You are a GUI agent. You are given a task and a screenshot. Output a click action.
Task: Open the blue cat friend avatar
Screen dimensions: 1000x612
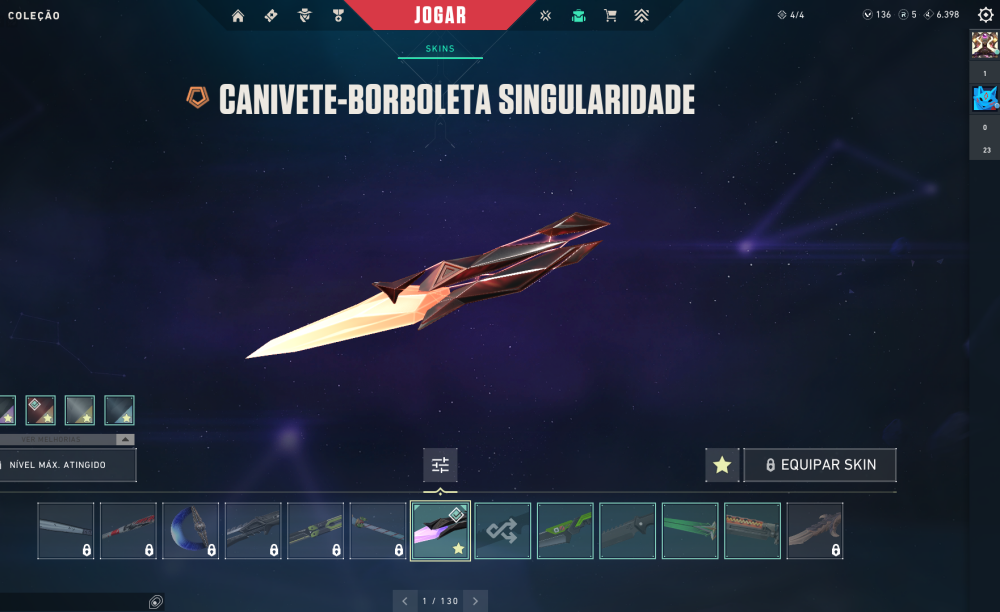coord(984,98)
